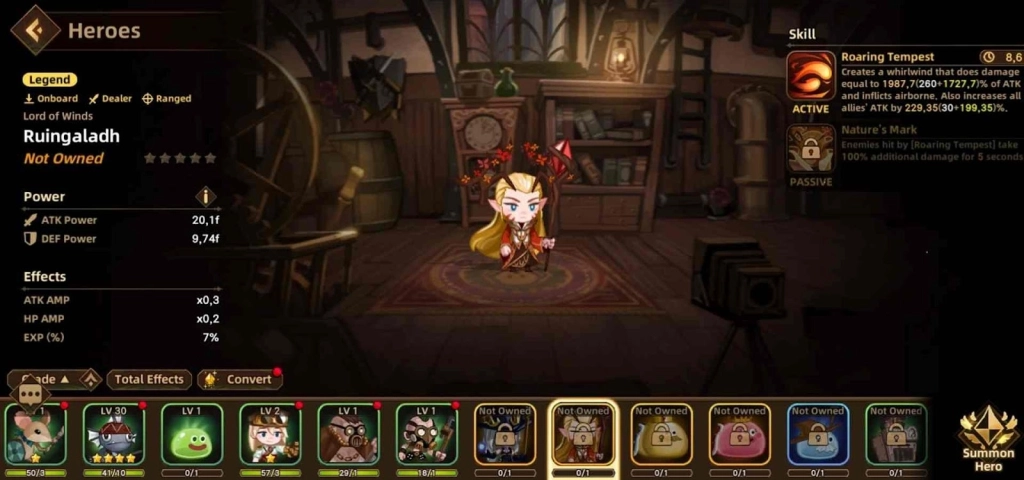Select the Roaring Tempest active skill icon
This screenshot has width=1024, height=480.
click(811, 76)
